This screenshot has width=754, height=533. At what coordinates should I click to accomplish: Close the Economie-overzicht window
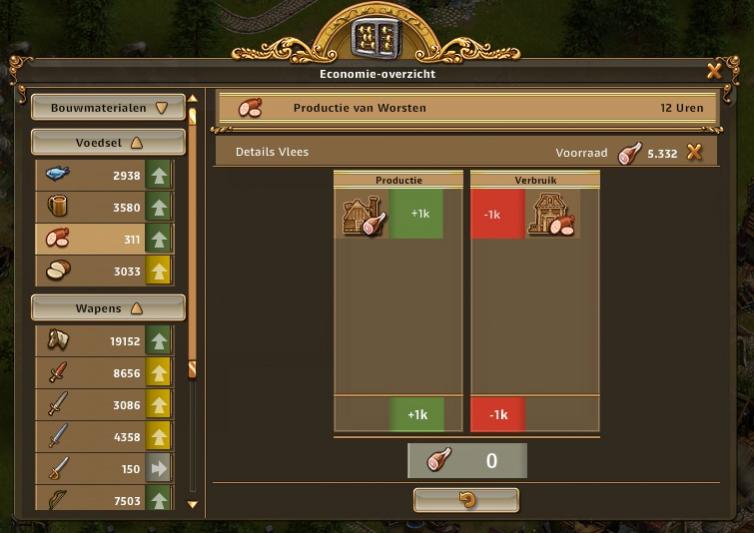tap(714, 71)
